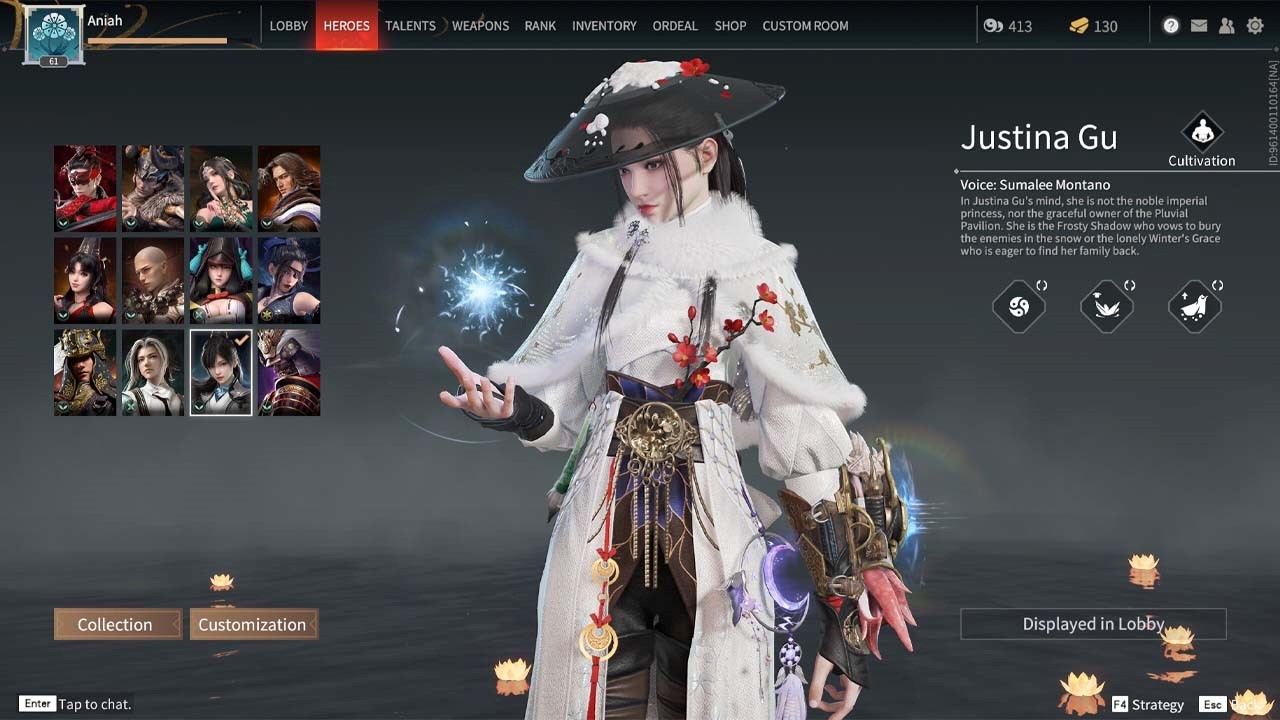
Task: Select the red-masked hero portrait
Action: tap(85, 188)
